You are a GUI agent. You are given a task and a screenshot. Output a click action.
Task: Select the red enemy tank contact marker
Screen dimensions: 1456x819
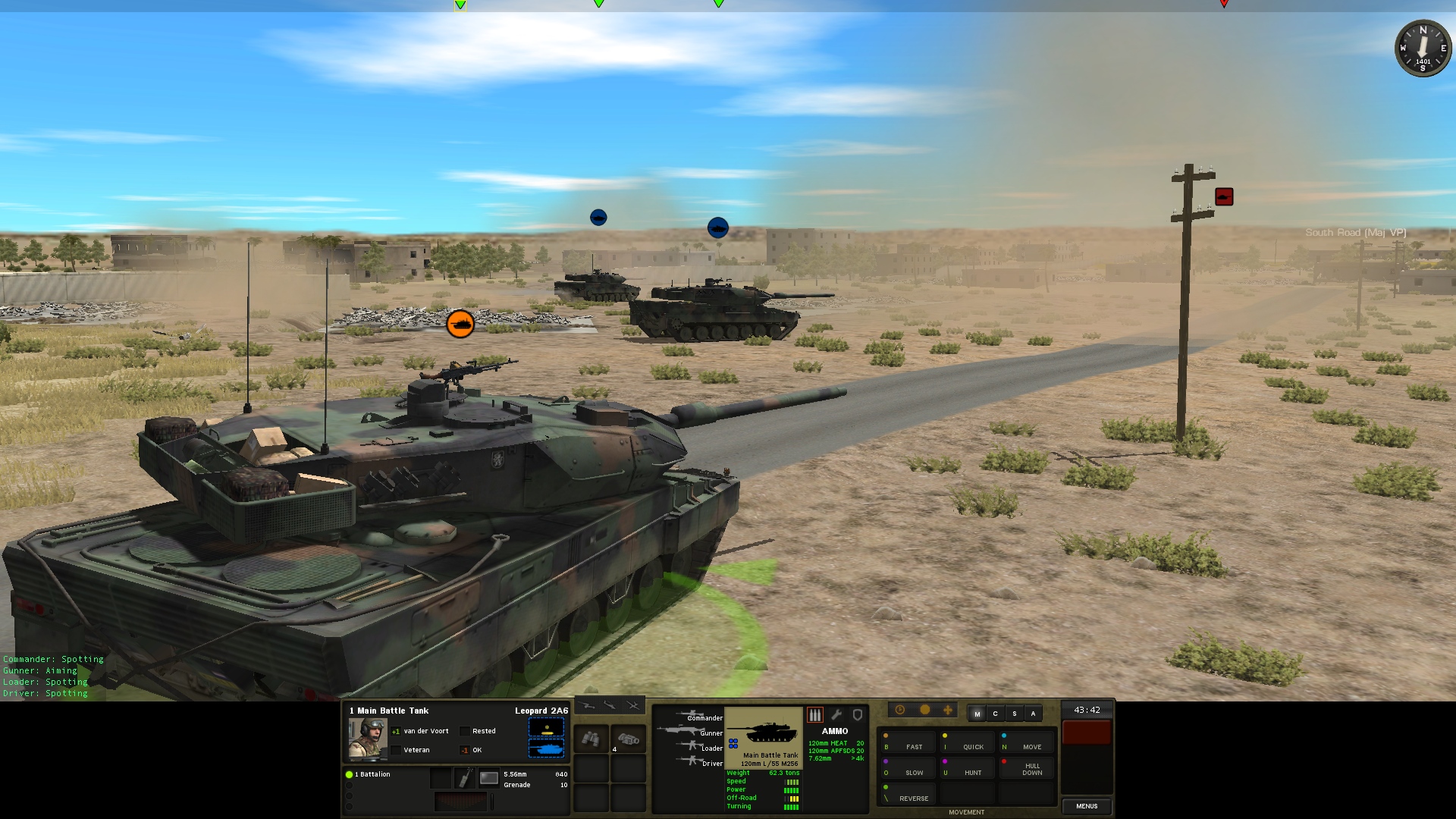[x=1224, y=197]
